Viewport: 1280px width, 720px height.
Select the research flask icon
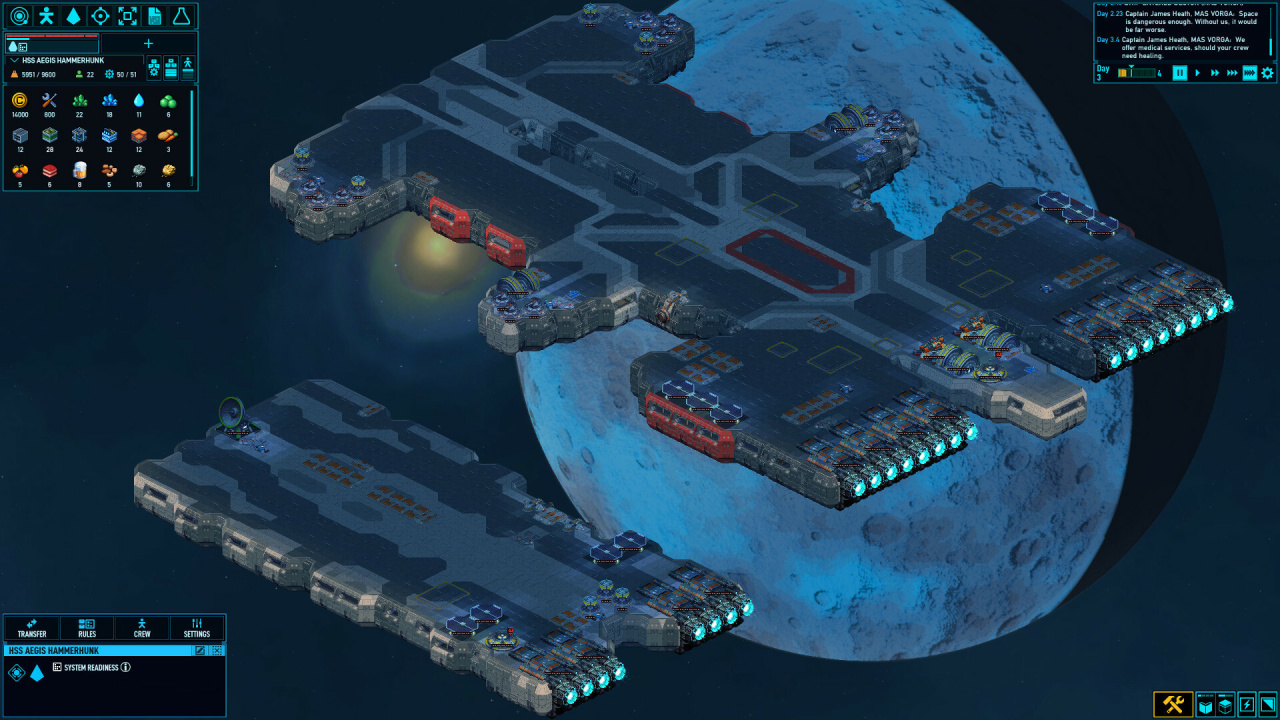click(x=181, y=16)
